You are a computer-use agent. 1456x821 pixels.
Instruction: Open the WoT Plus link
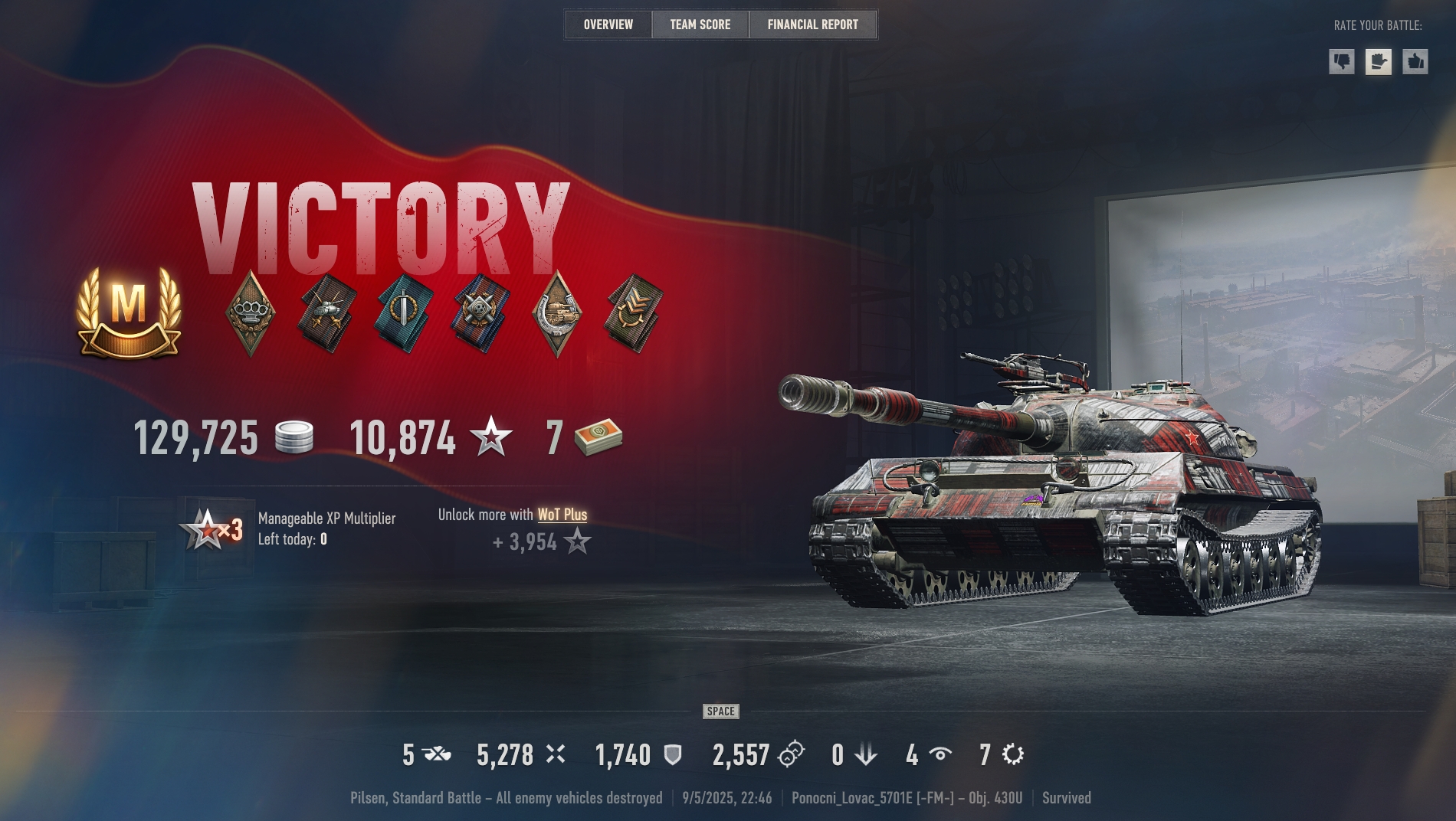[x=563, y=515]
